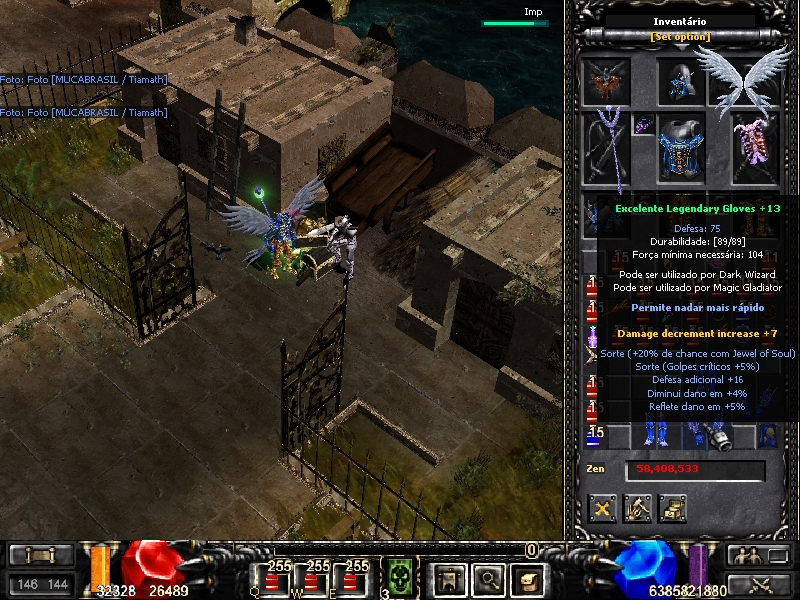Viewport: 800px width, 600px height.
Task: Select the pink spine shield slot
Action: point(753,148)
